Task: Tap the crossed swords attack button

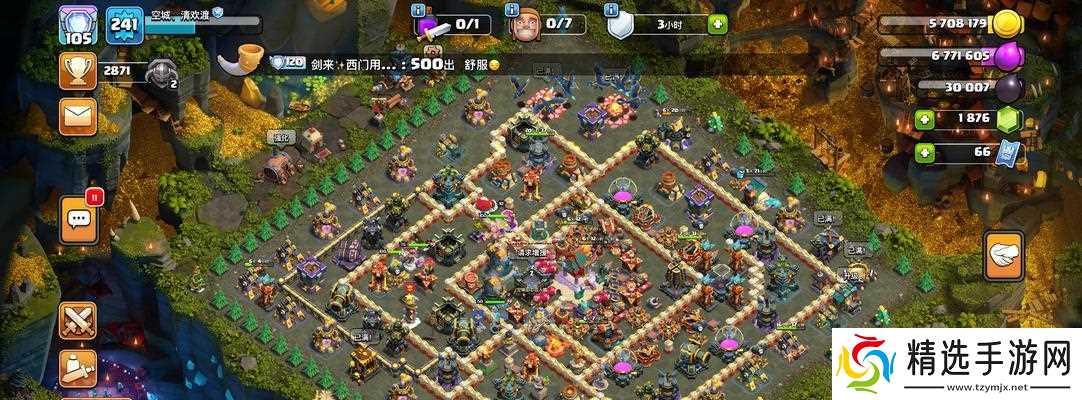Action: point(77,321)
